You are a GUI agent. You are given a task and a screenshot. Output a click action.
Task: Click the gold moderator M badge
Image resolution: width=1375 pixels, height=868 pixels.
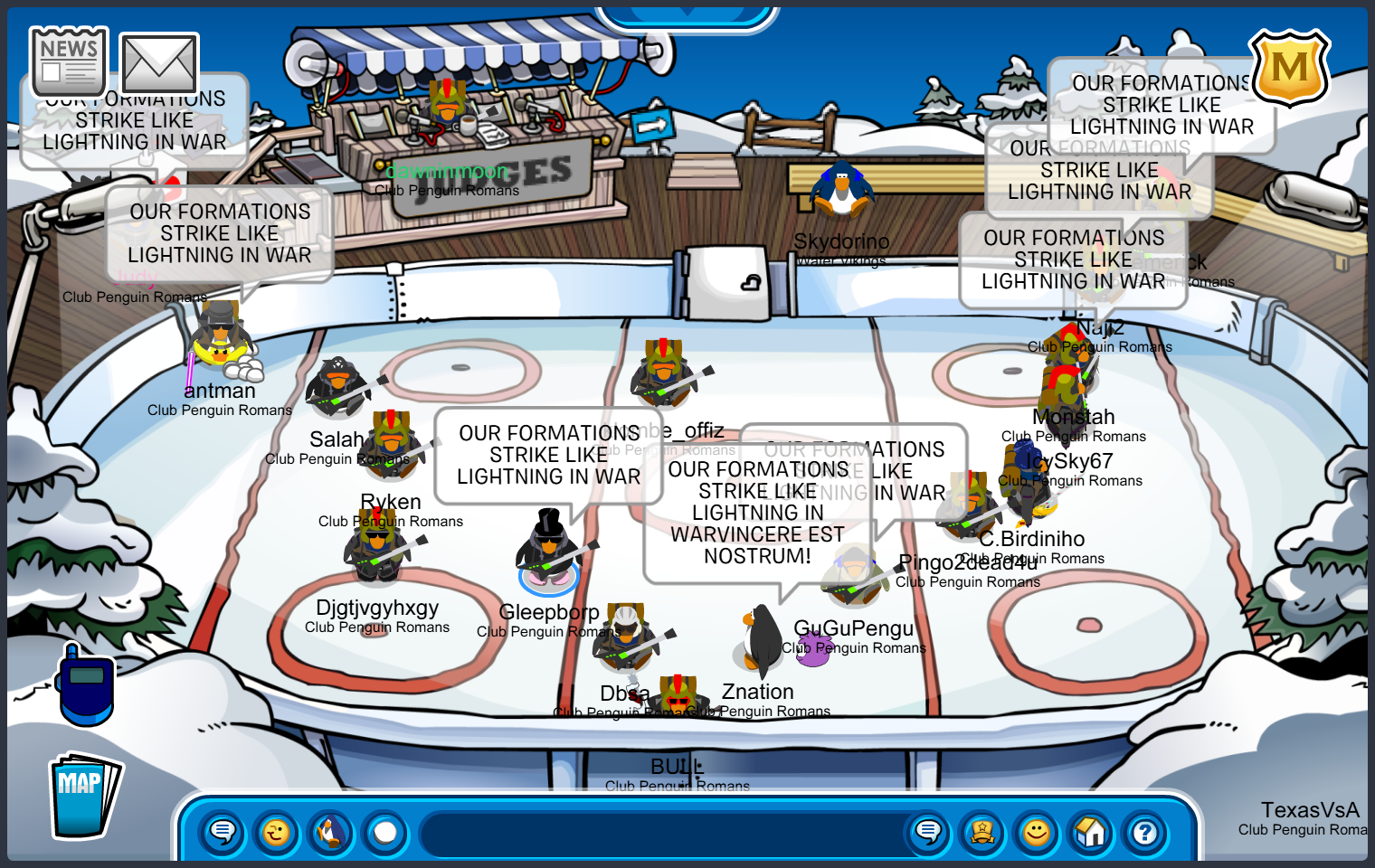click(x=1289, y=68)
